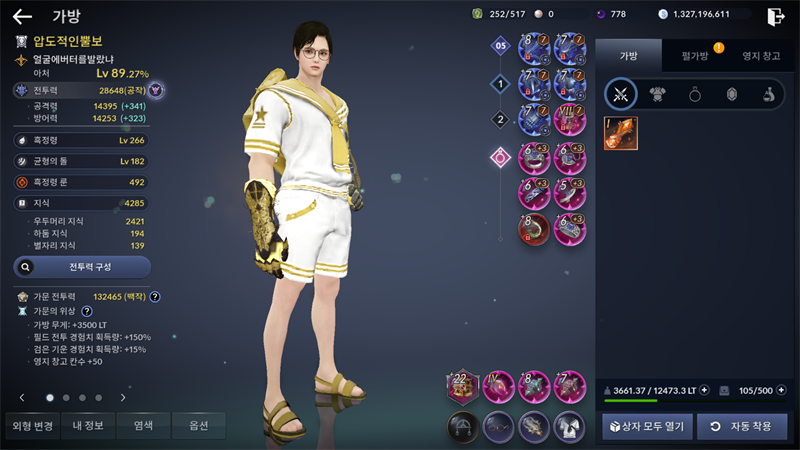Go back using the arrow beside 가방
800x450 pixels.
click(22, 16)
